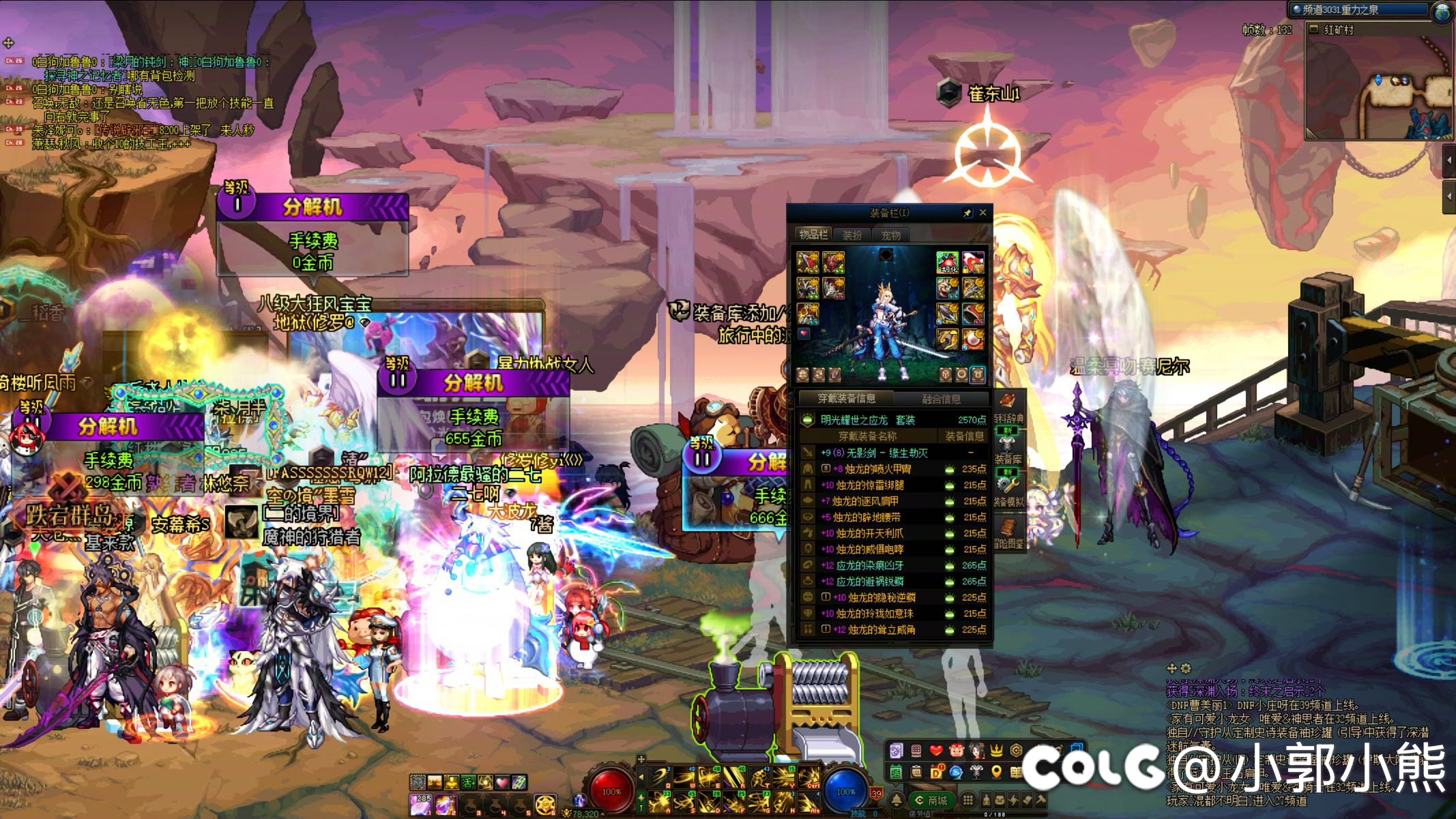Switch to the 融合信息 tab
The width and height of the screenshot is (1456, 819).
[x=941, y=399]
